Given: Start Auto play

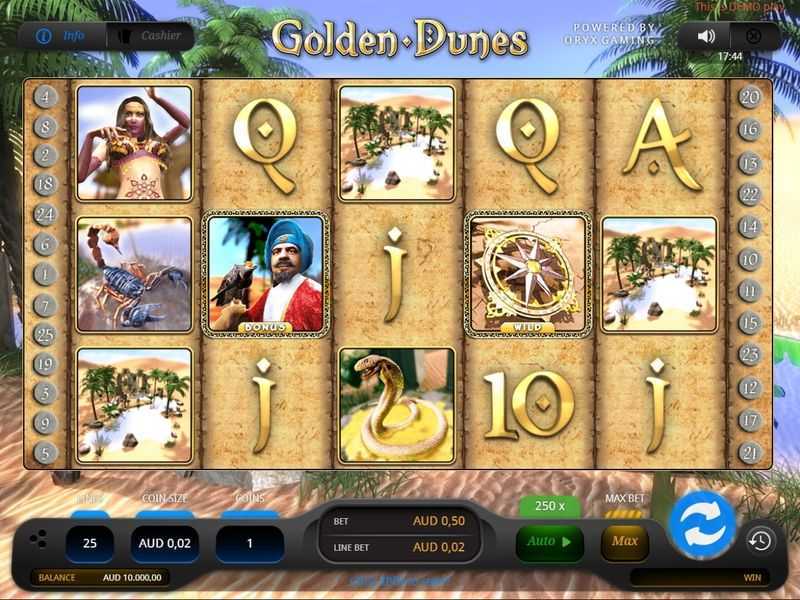Looking at the screenshot, I should coord(549,542).
